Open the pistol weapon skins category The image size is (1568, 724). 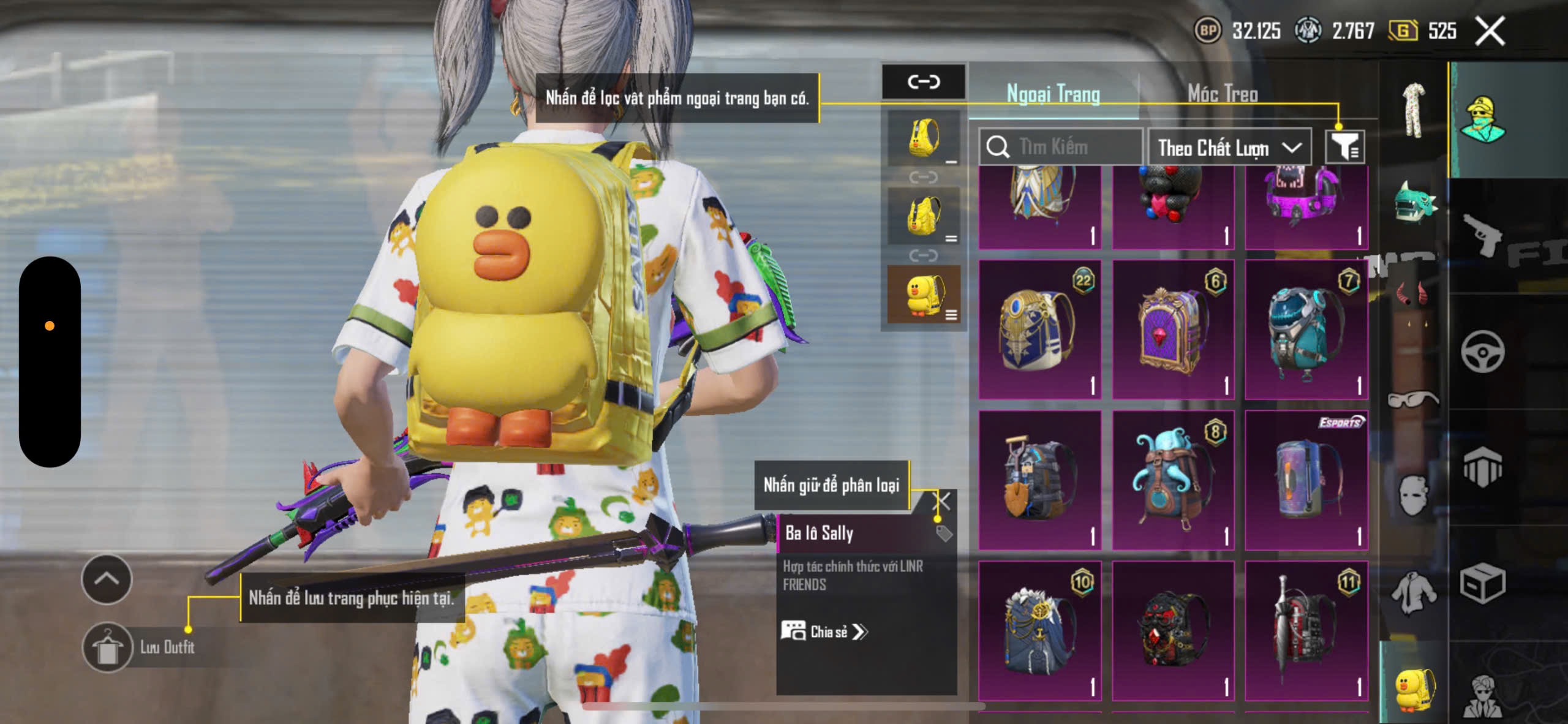[x=1482, y=235]
